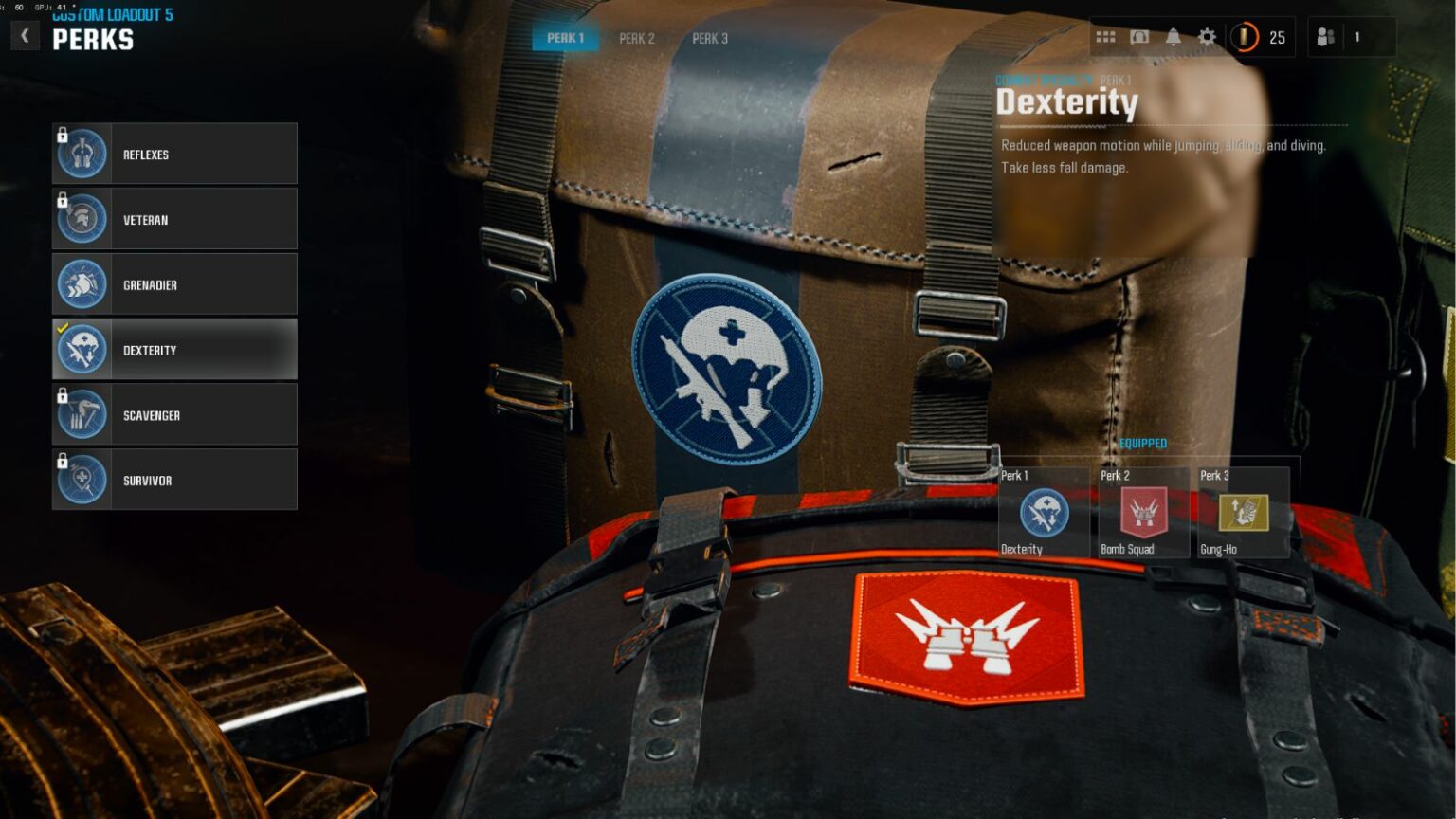
Task: Switch to the Perk 2 tab
Action: (x=636, y=39)
